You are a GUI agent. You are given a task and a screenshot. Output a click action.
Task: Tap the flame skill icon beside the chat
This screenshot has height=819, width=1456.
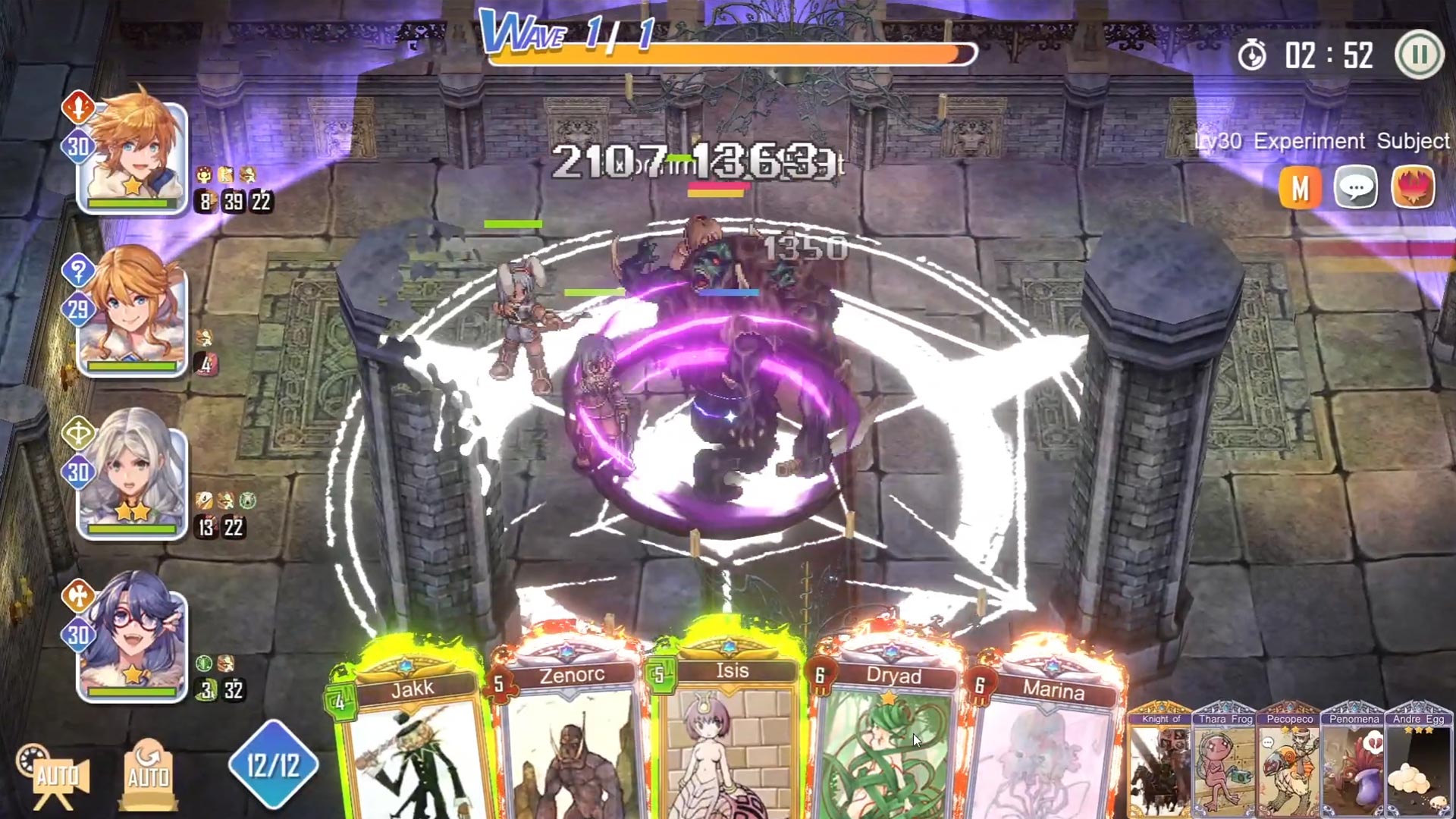(1415, 187)
